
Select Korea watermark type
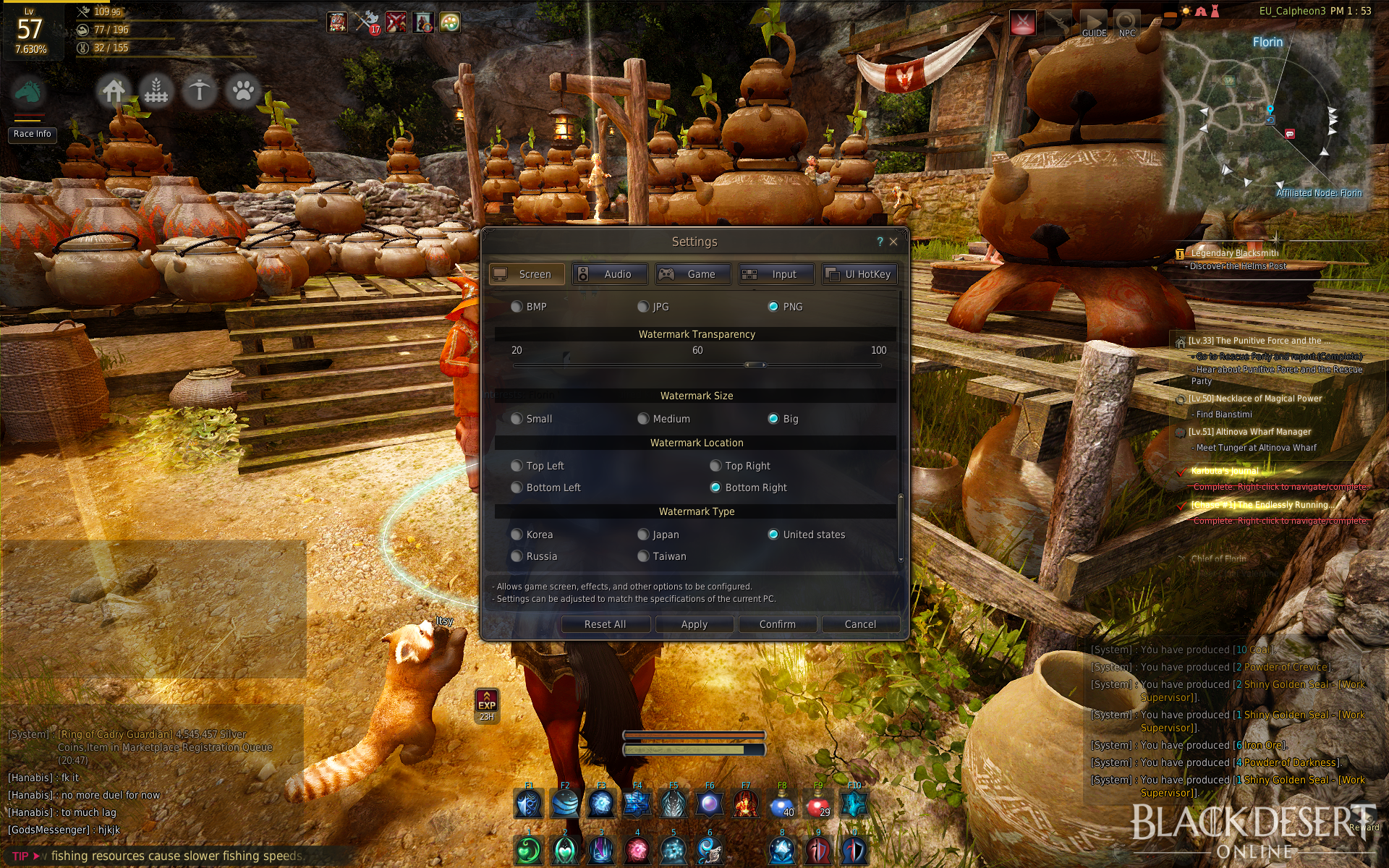tap(517, 535)
